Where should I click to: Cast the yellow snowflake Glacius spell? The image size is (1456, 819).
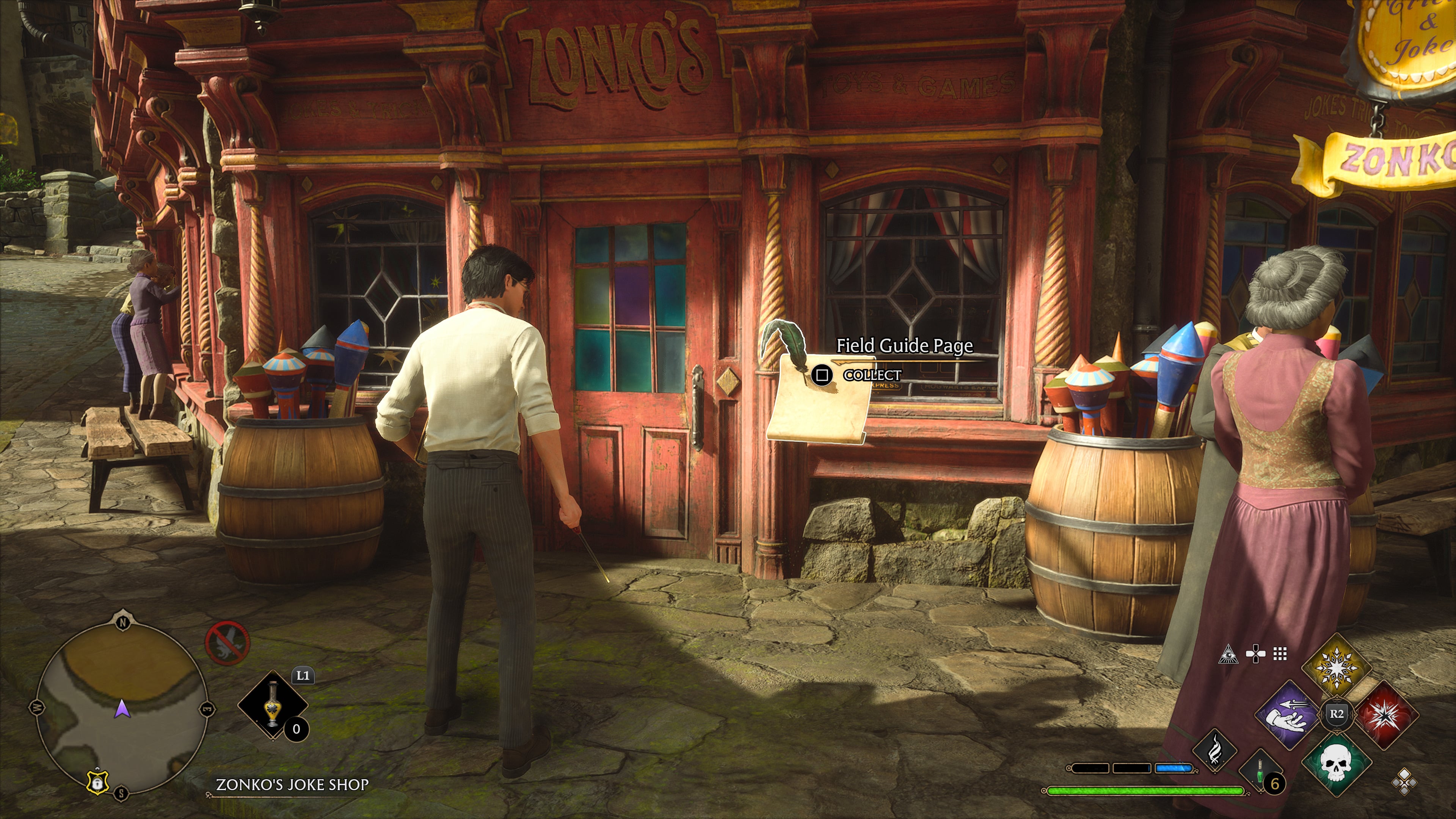coord(1336,668)
